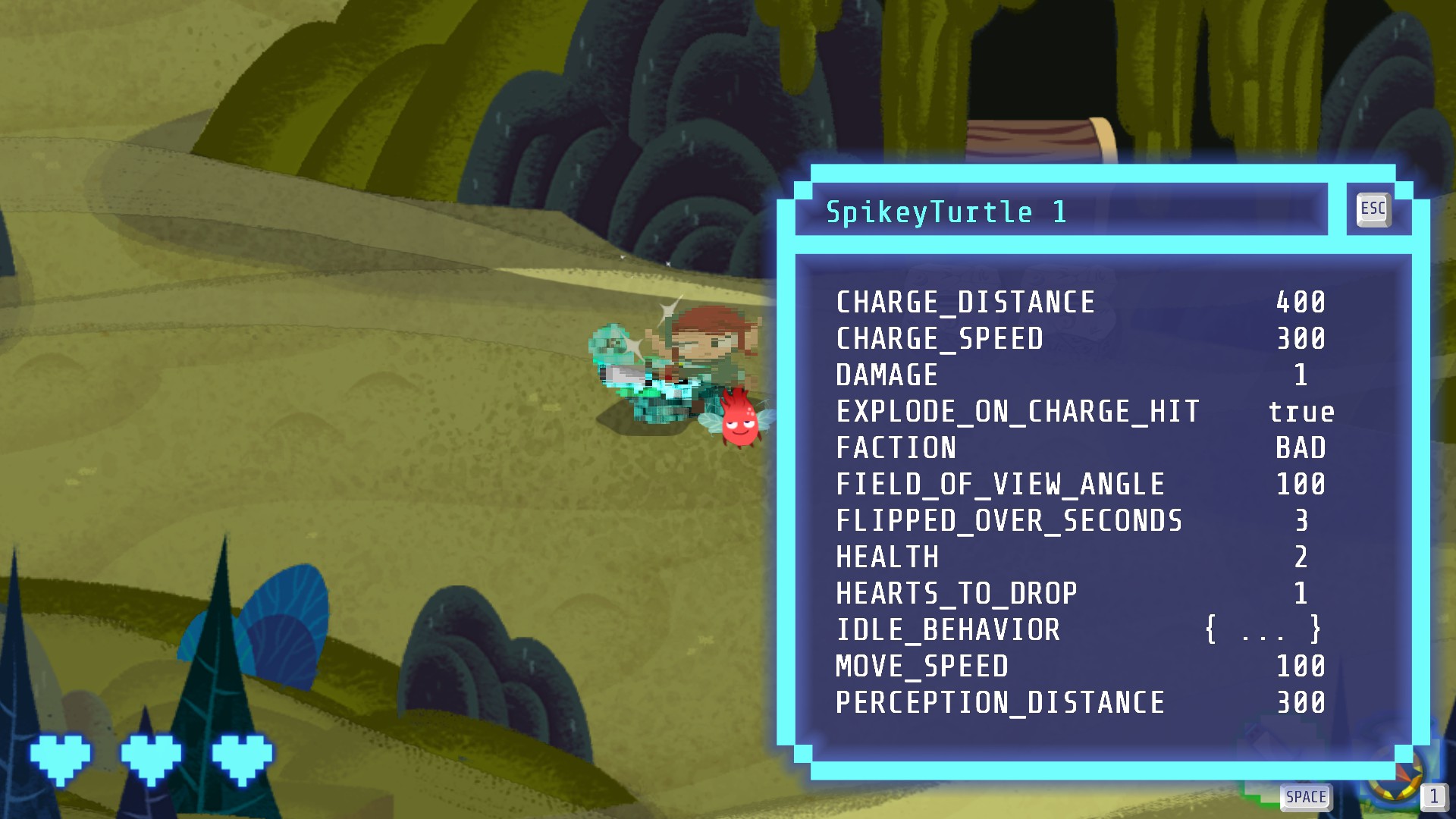Edit the PERCEPTION_DISTANCE value of 300
1456x819 pixels.
1300,703
